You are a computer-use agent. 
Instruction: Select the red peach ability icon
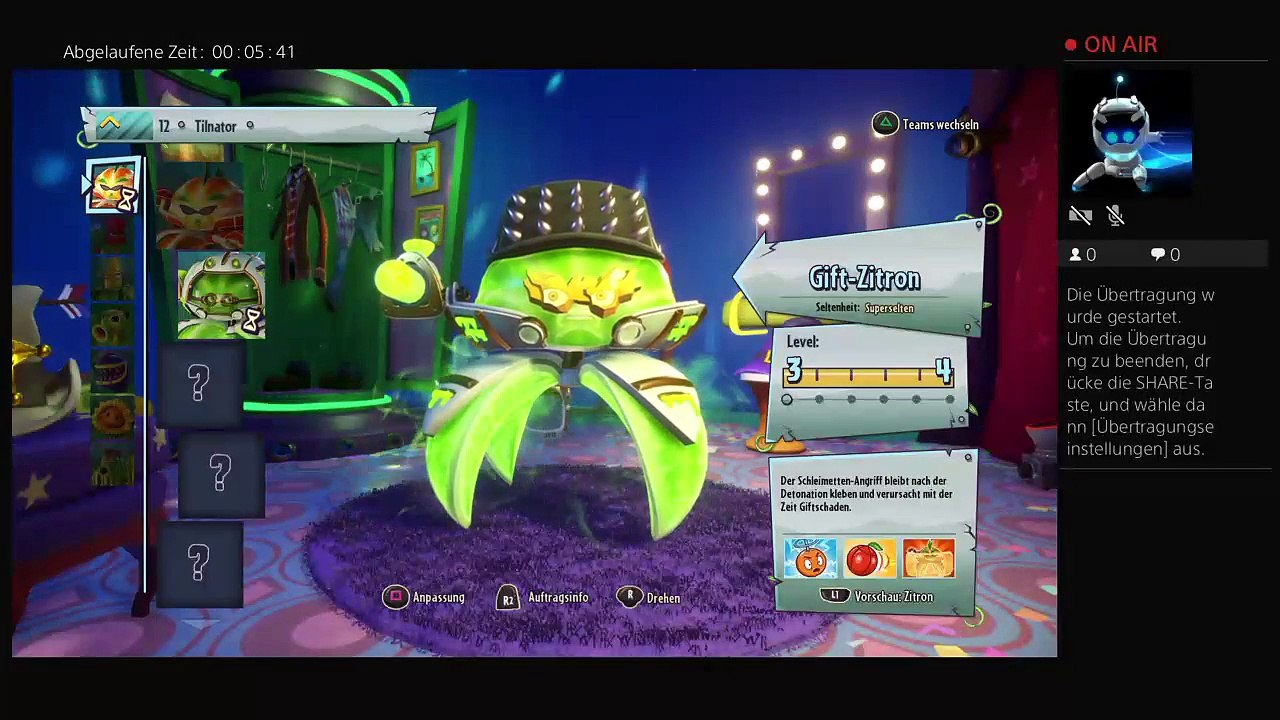[869, 558]
